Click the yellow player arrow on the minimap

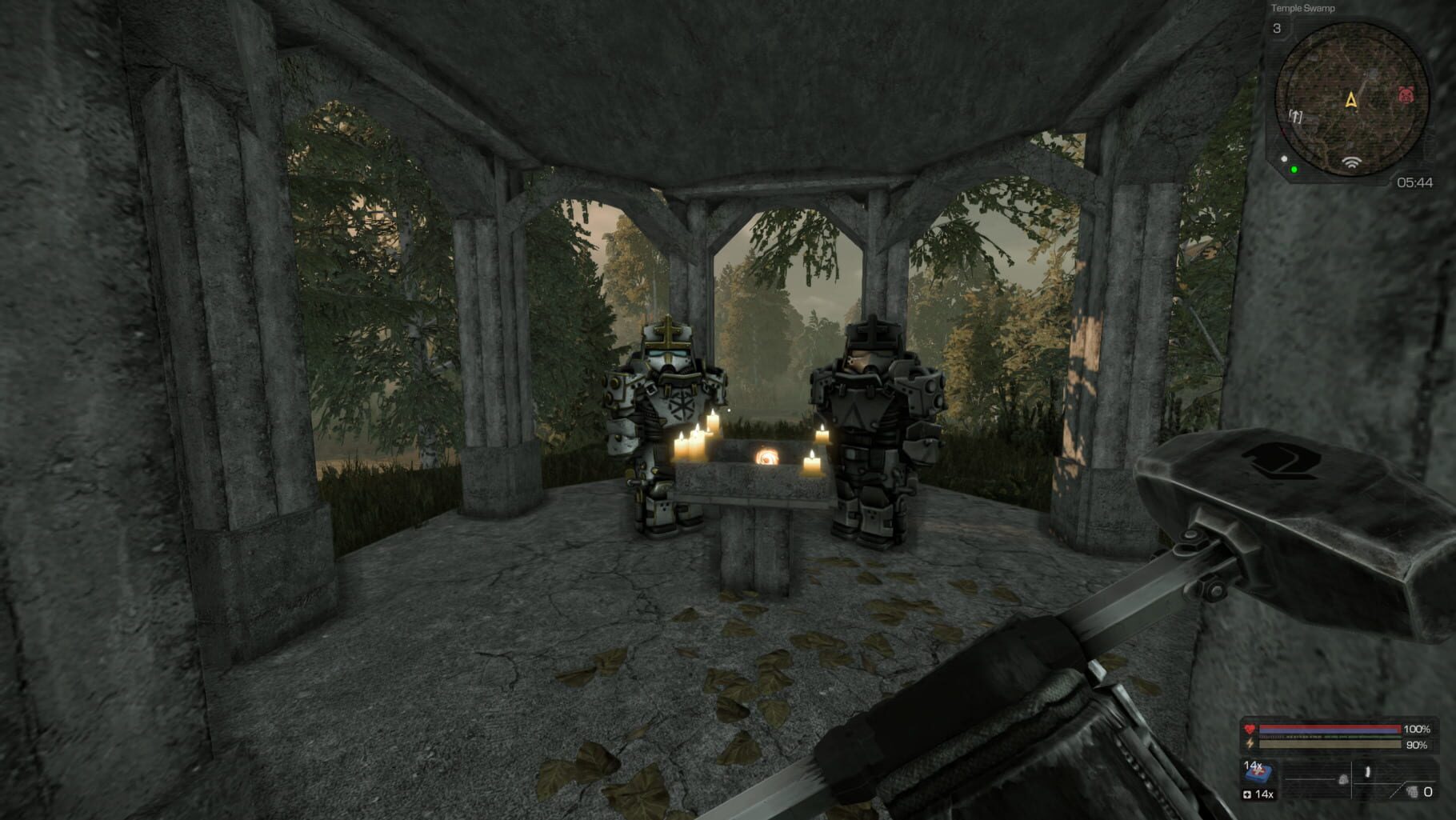(x=1352, y=99)
